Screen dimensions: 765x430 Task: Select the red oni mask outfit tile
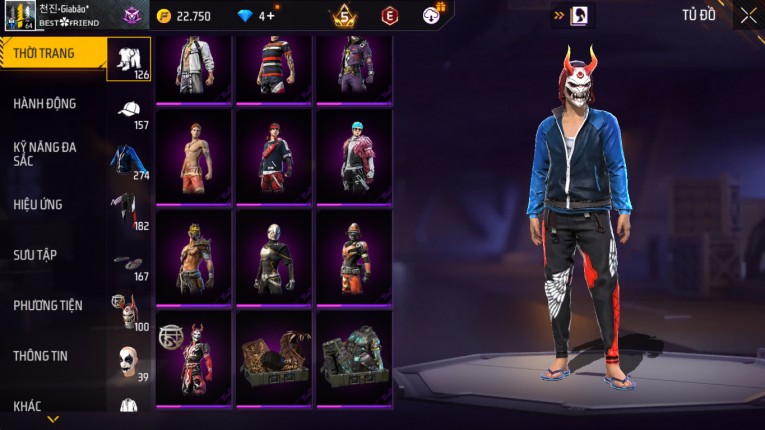[x=193, y=356]
